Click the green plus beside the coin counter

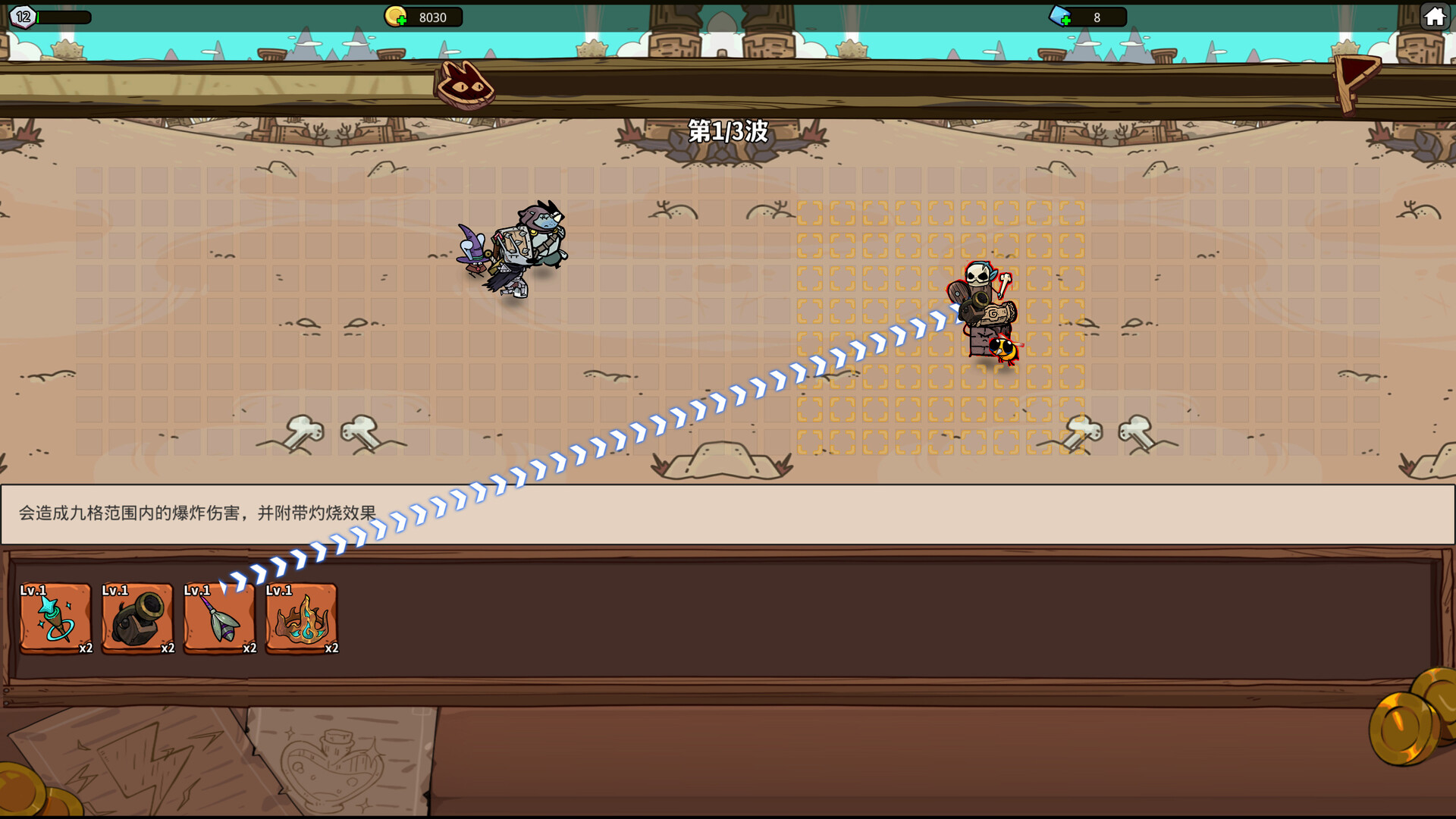[403, 20]
